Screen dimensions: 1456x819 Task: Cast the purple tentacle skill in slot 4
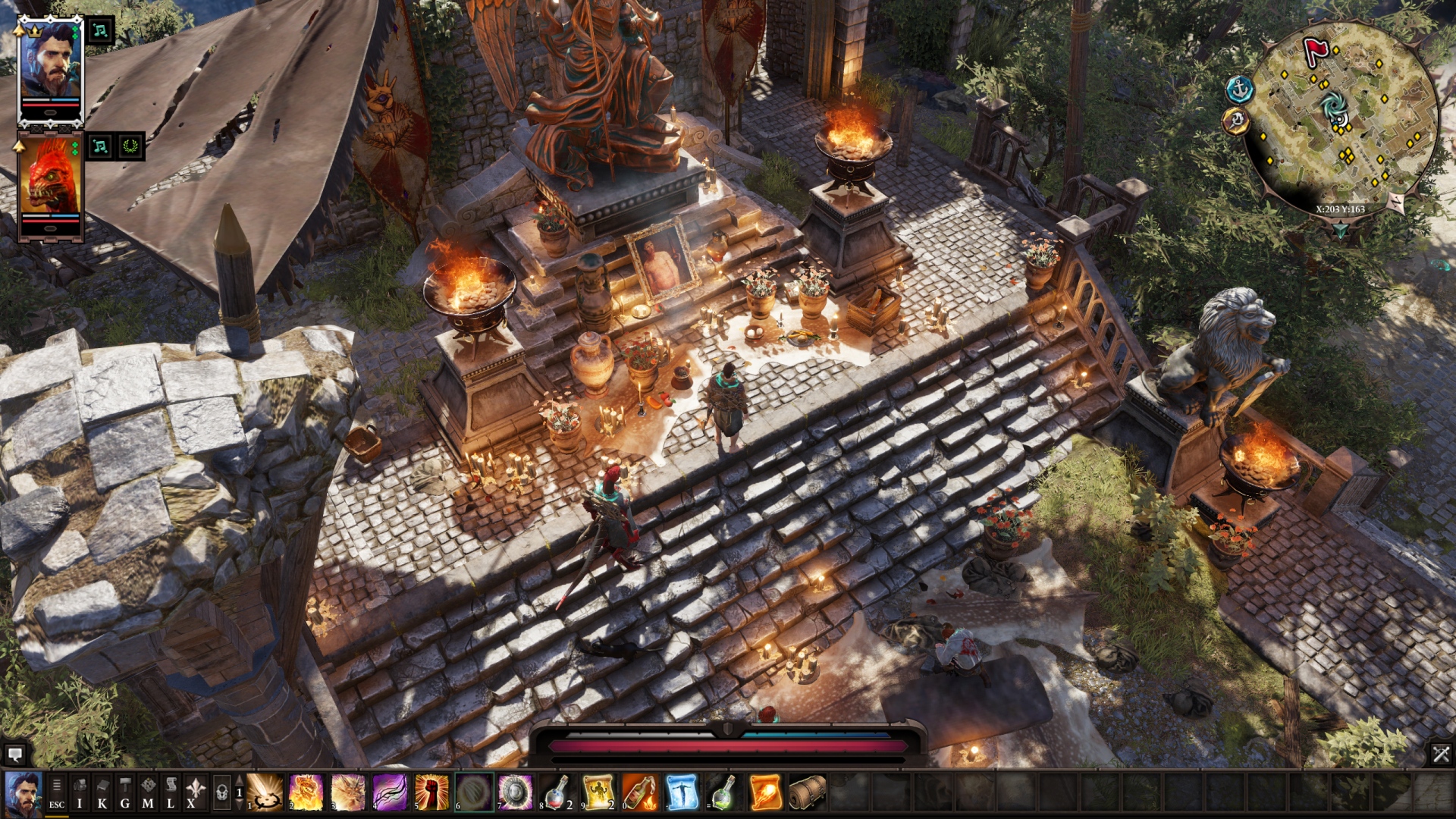click(x=390, y=793)
